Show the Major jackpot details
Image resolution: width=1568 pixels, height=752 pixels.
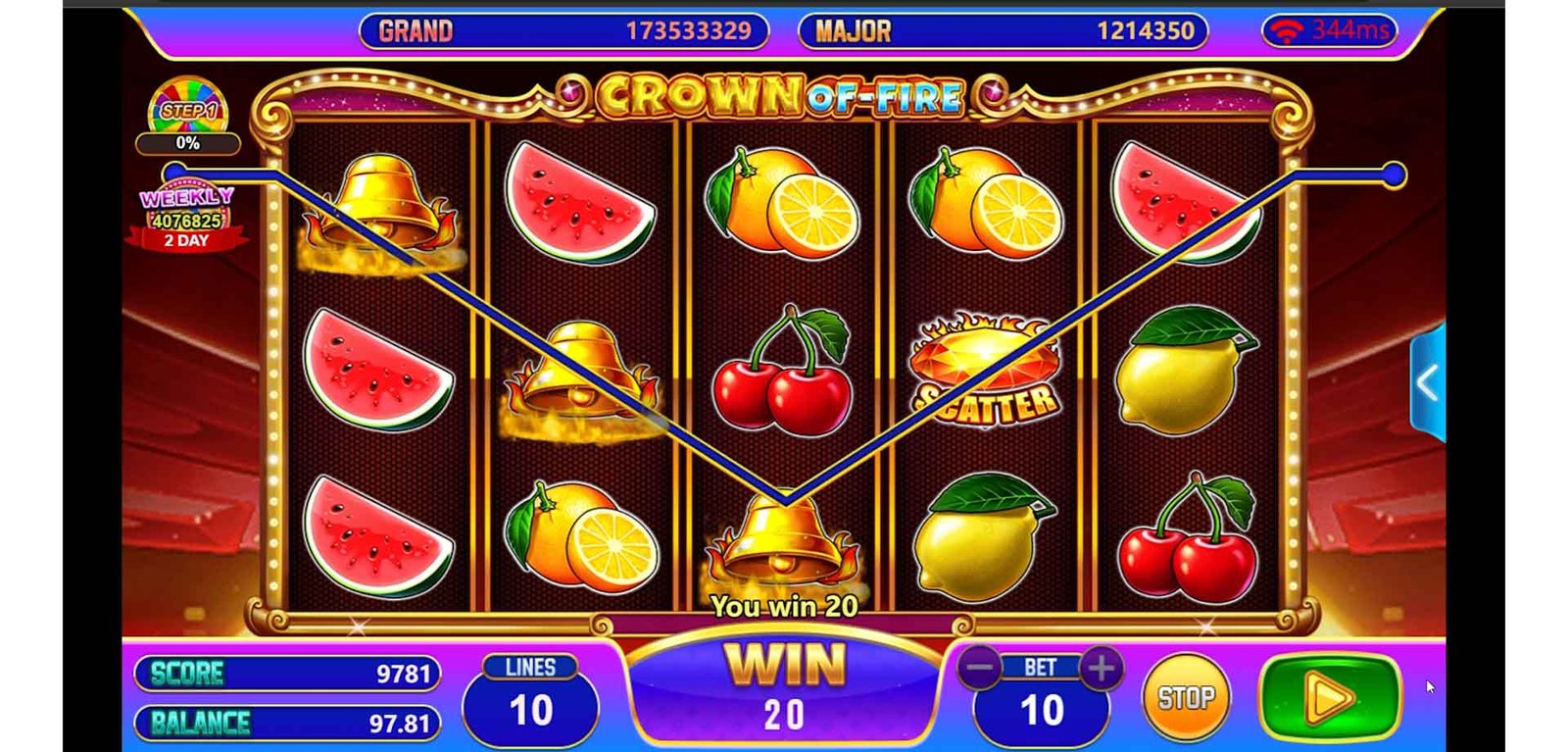1003,31
